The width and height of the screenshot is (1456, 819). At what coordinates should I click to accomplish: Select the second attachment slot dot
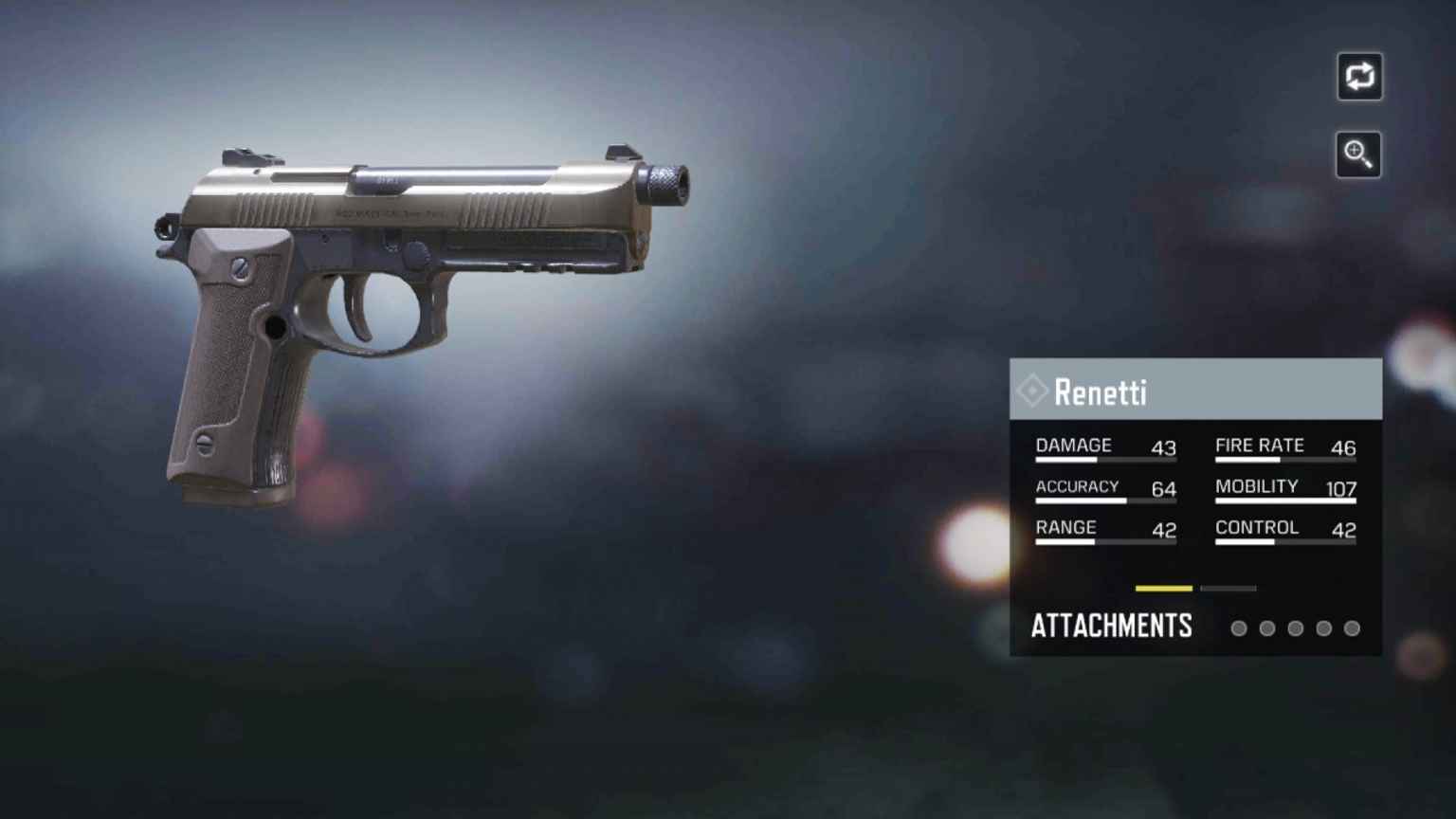pyautogui.click(x=1267, y=628)
